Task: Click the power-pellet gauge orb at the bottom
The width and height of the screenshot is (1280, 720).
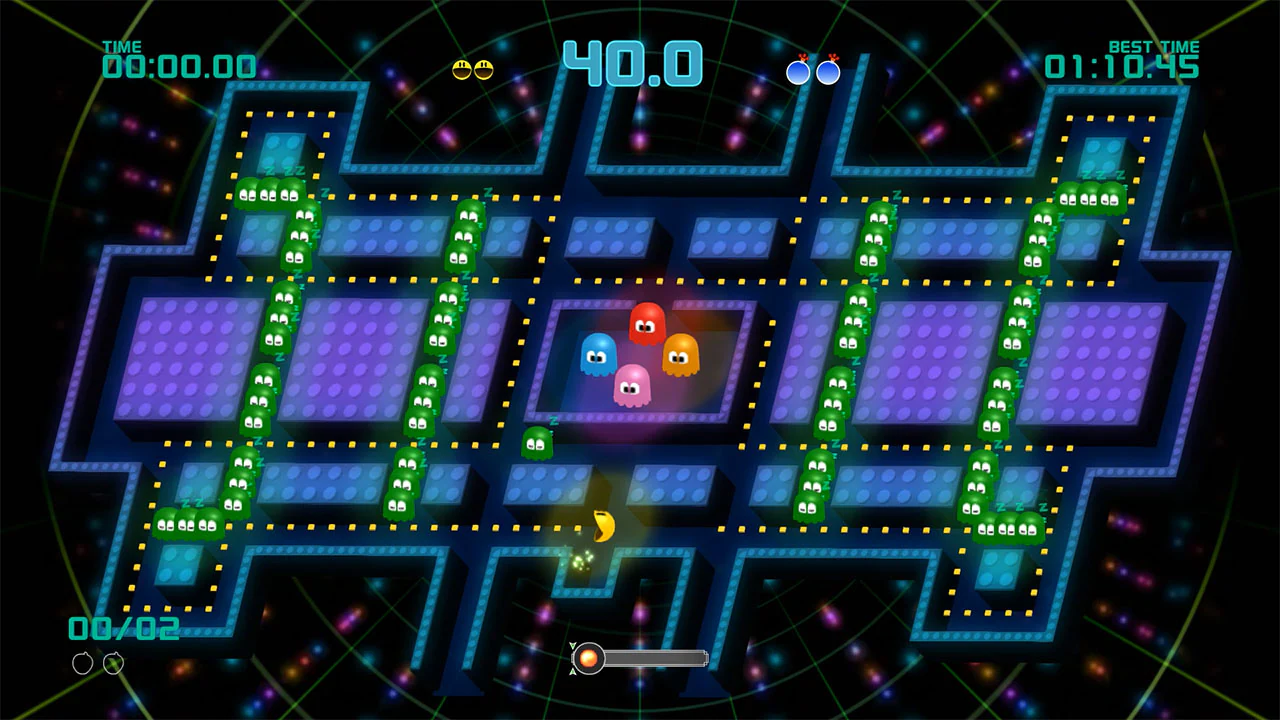Action: (x=588, y=658)
